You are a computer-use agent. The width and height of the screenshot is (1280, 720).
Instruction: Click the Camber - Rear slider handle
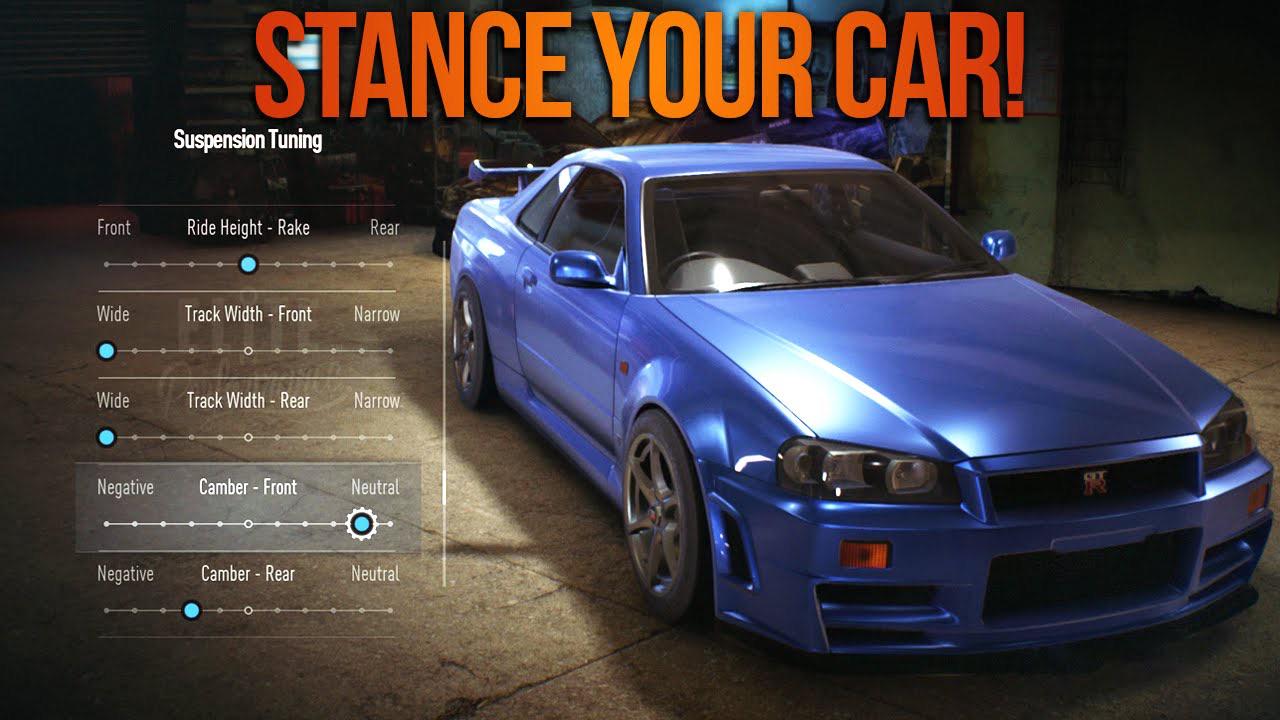[190, 609]
